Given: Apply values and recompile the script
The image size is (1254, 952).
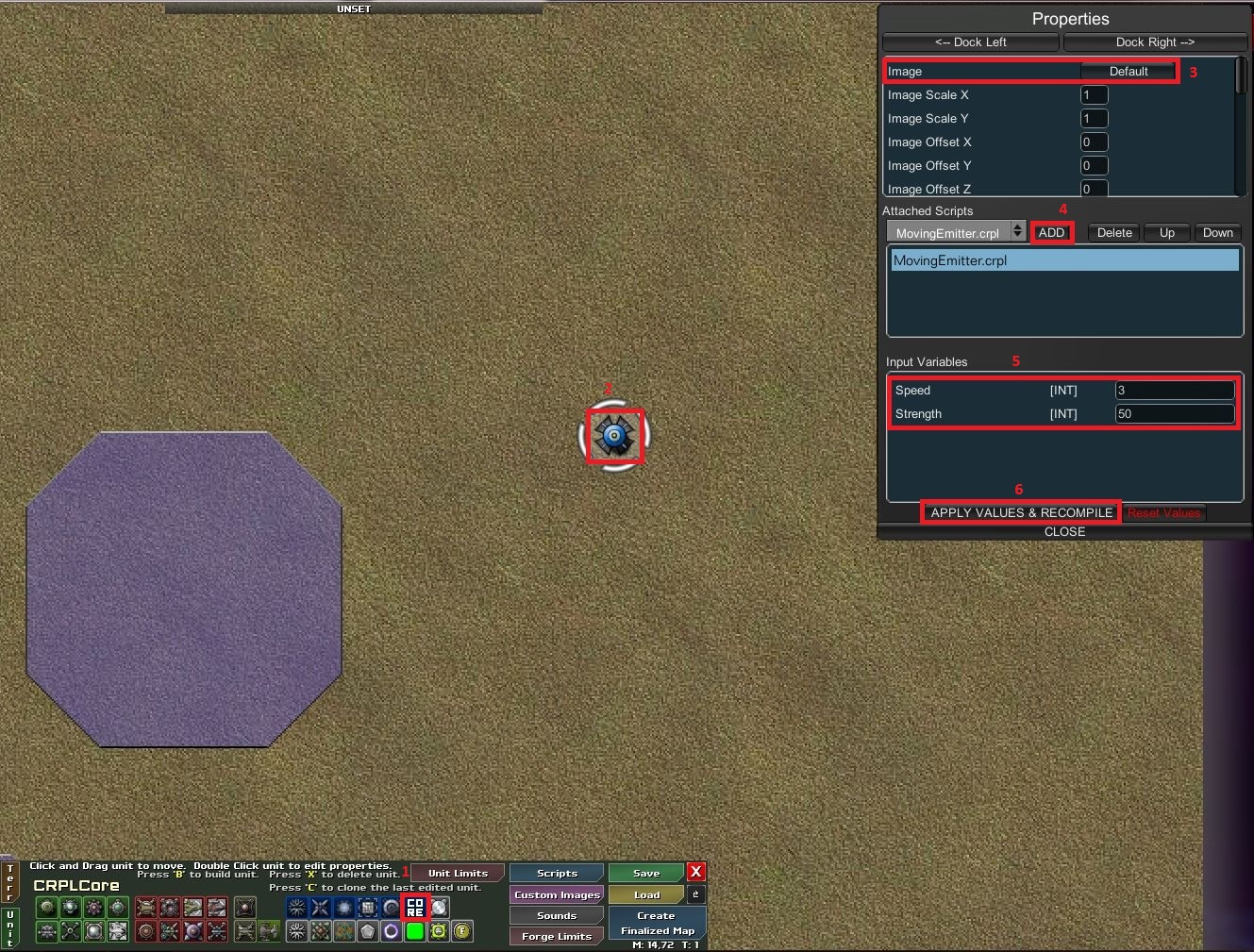Looking at the screenshot, I should tap(1021, 513).
